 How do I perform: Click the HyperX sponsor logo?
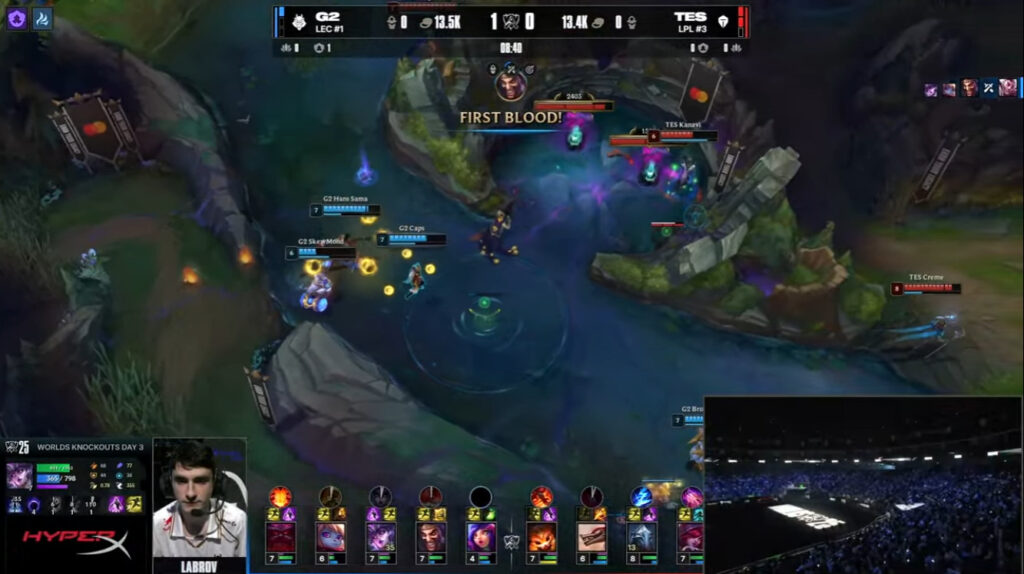click(x=76, y=543)
